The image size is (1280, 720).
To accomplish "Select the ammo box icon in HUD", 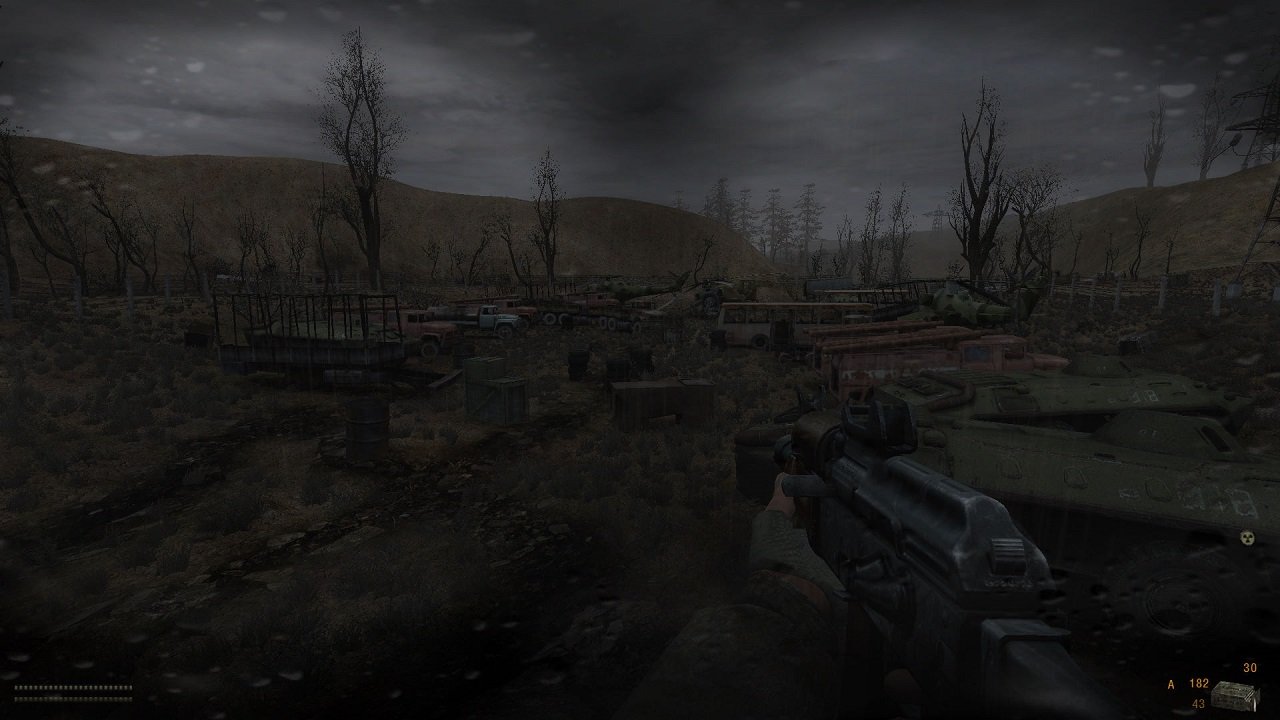I will tap(1235, 697).
